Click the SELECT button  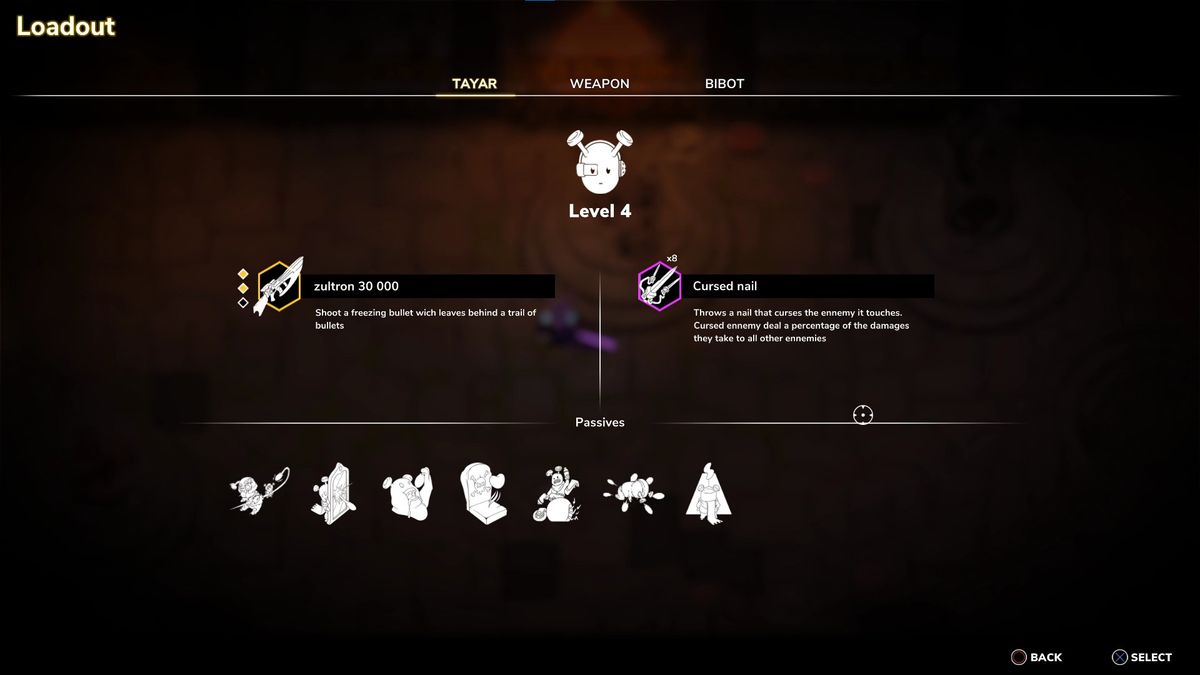coord(1141,657)
